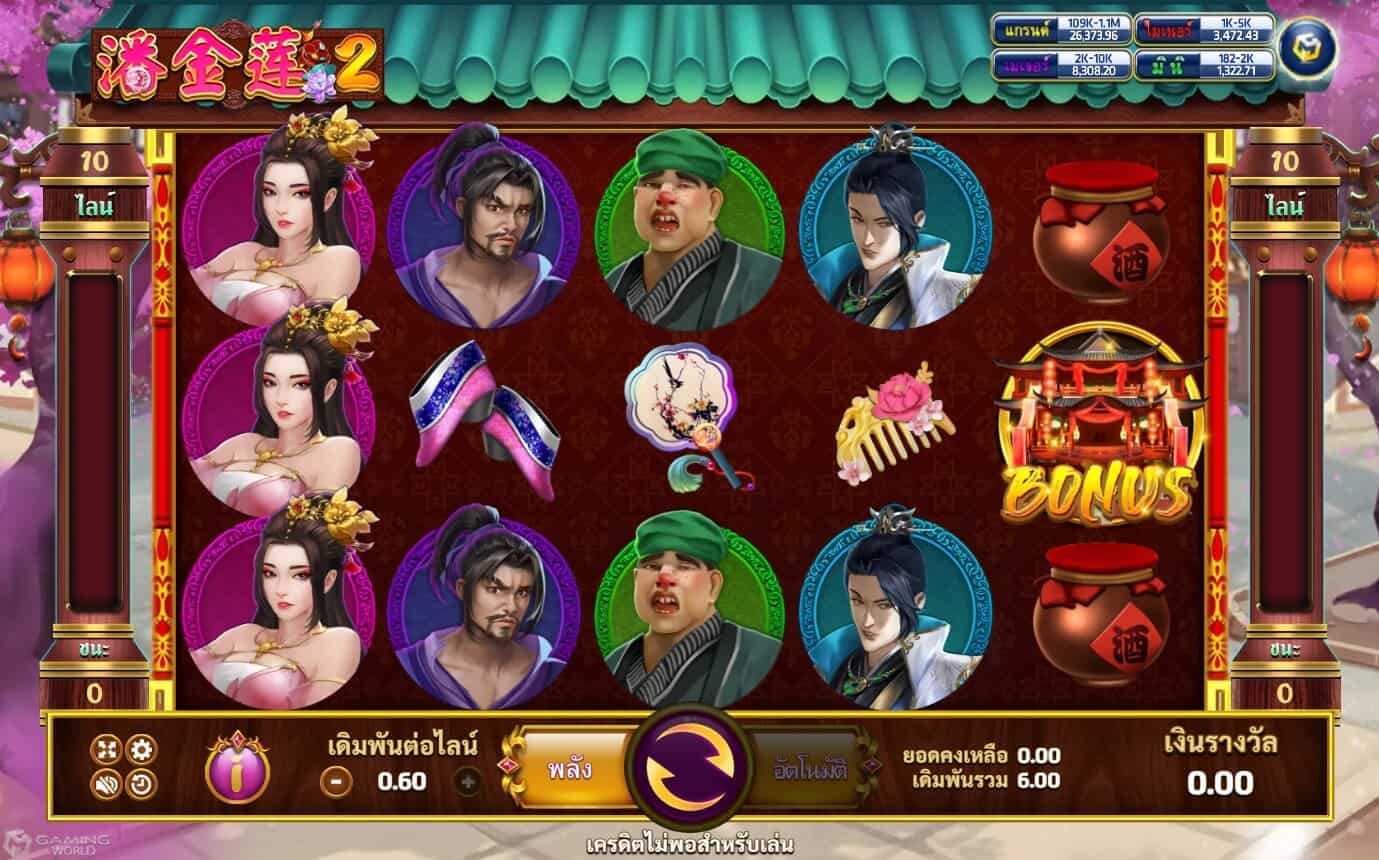
Task: Mute the game sound
Action: pyautogui.click(x=106, y=784)
